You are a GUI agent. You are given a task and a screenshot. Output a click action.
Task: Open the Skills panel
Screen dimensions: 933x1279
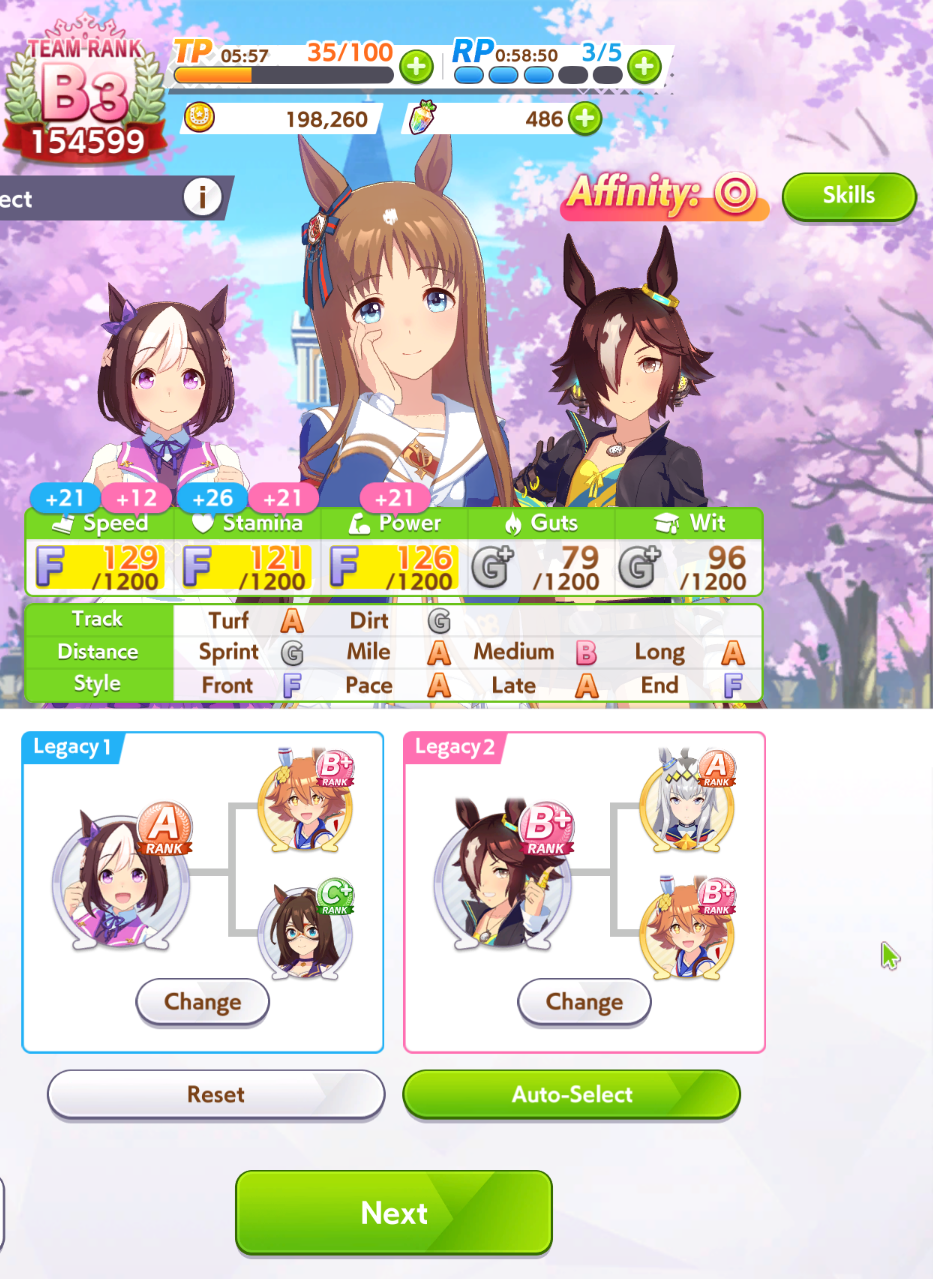pos(848,196)
